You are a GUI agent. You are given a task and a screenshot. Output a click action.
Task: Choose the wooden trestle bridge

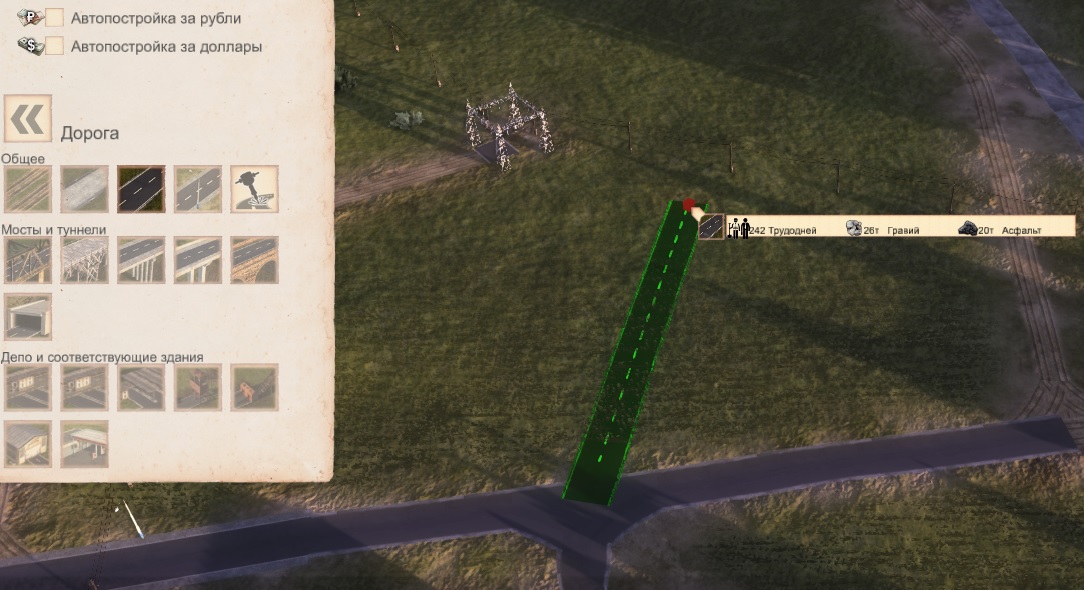tap(85, 260)
